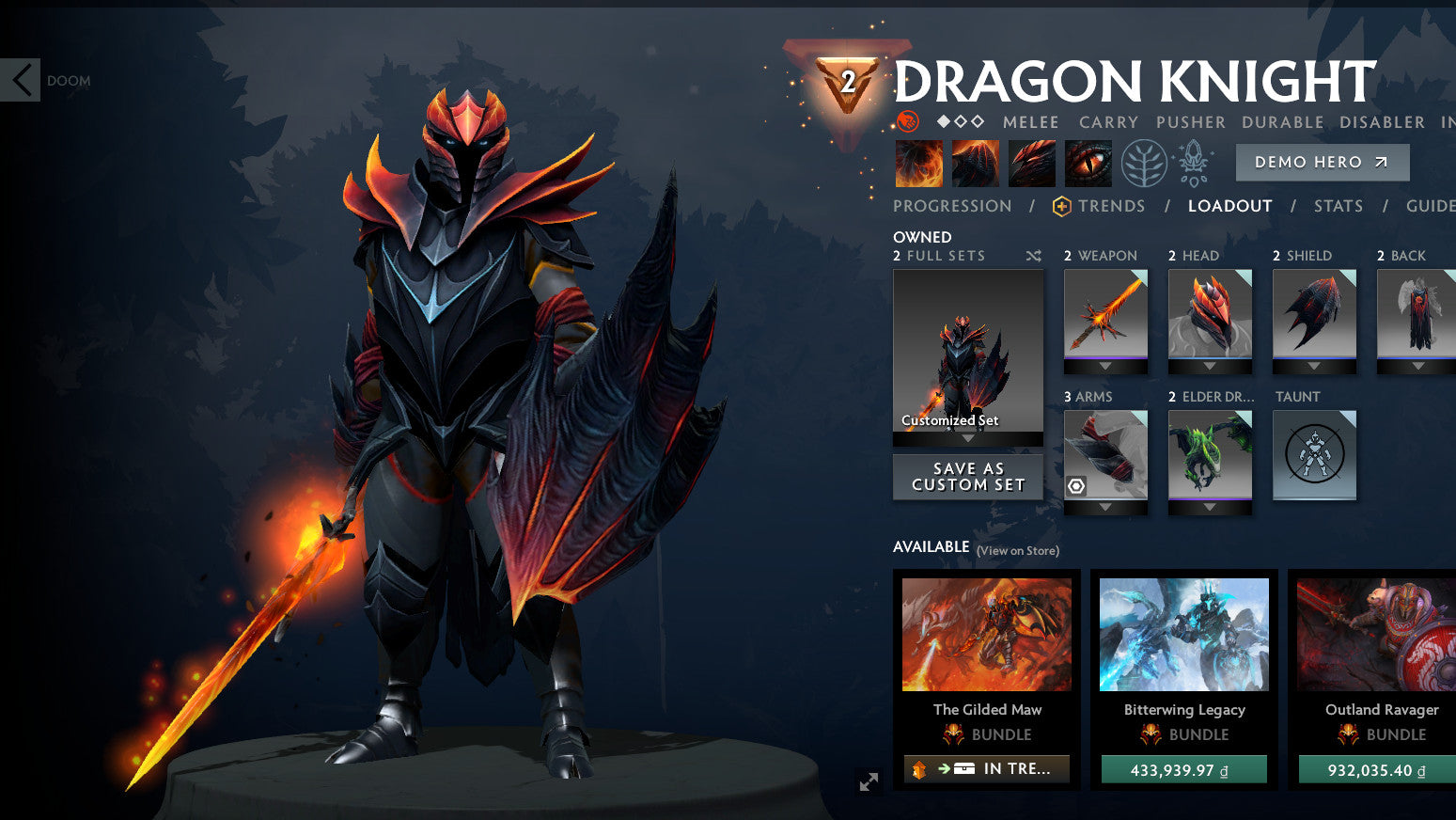The height and width of the screenshot is (820, 1456).
Task: Click the shuffle icon next to Full Sets
Action: [1032, 255]
